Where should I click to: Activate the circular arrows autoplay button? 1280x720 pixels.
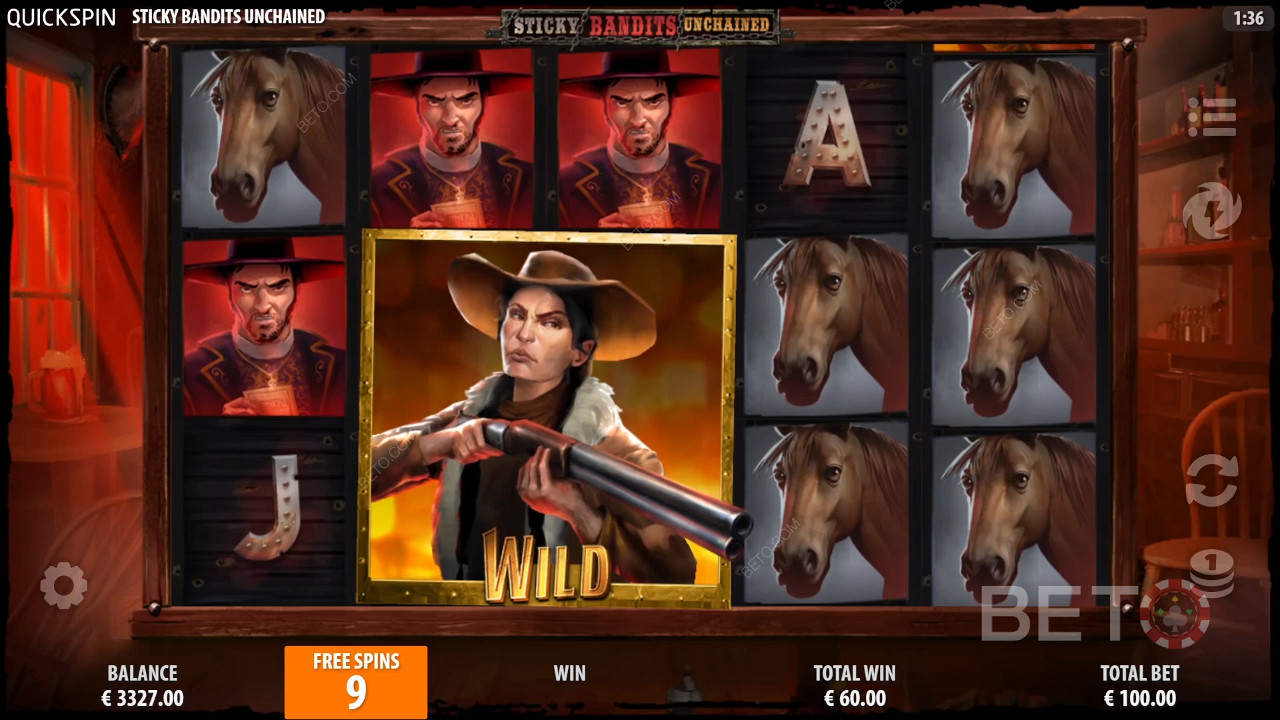1212,480
